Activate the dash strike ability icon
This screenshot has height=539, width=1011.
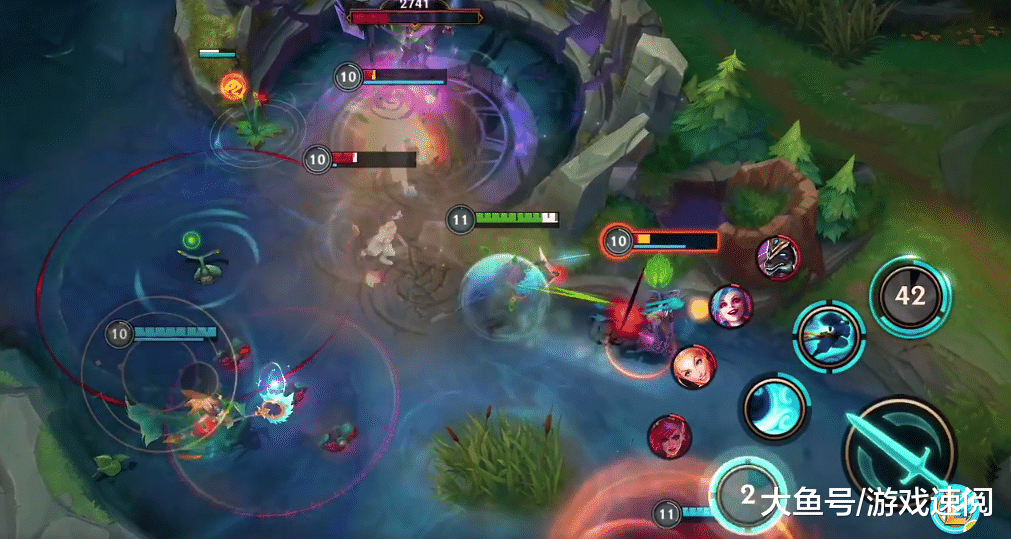(x=829, y=337)
